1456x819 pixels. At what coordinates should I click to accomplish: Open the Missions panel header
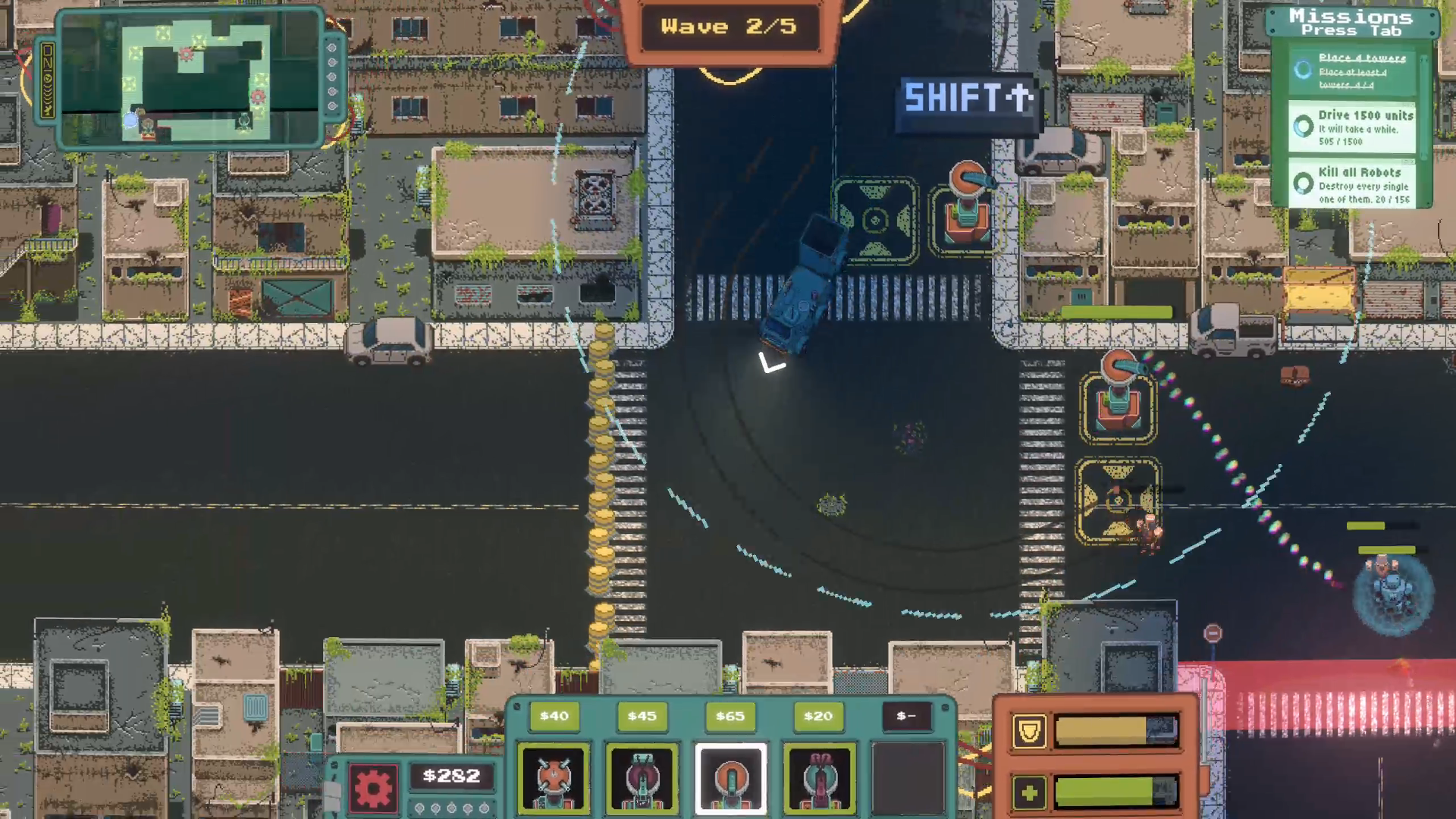(1351, 22)
